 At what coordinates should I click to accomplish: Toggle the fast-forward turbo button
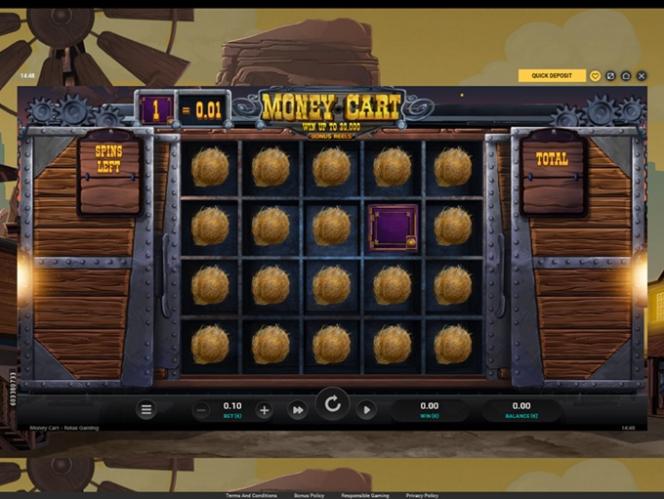point(297,410)
